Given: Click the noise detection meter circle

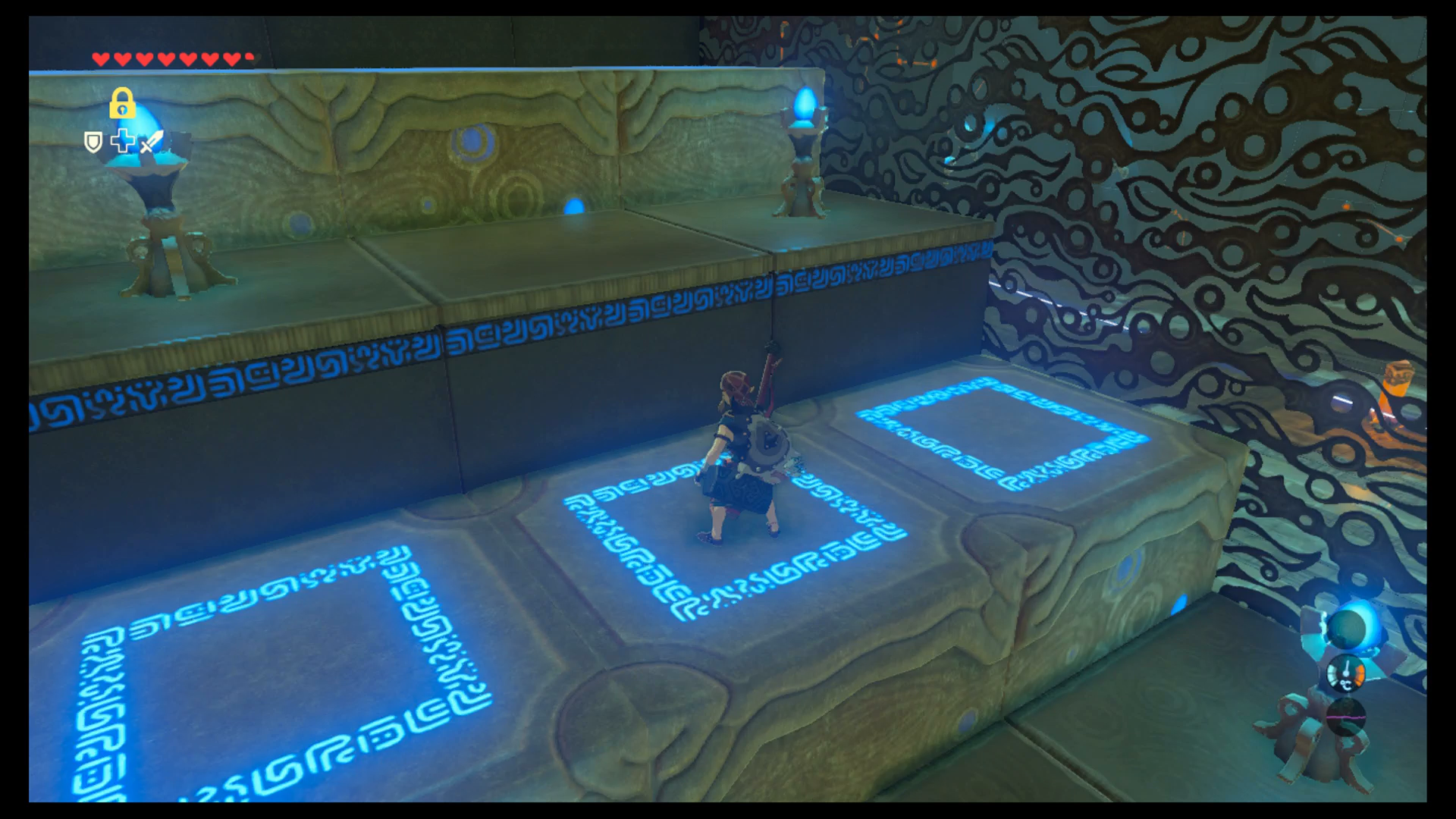Looking at the screenshot, I should [1346, 716].
